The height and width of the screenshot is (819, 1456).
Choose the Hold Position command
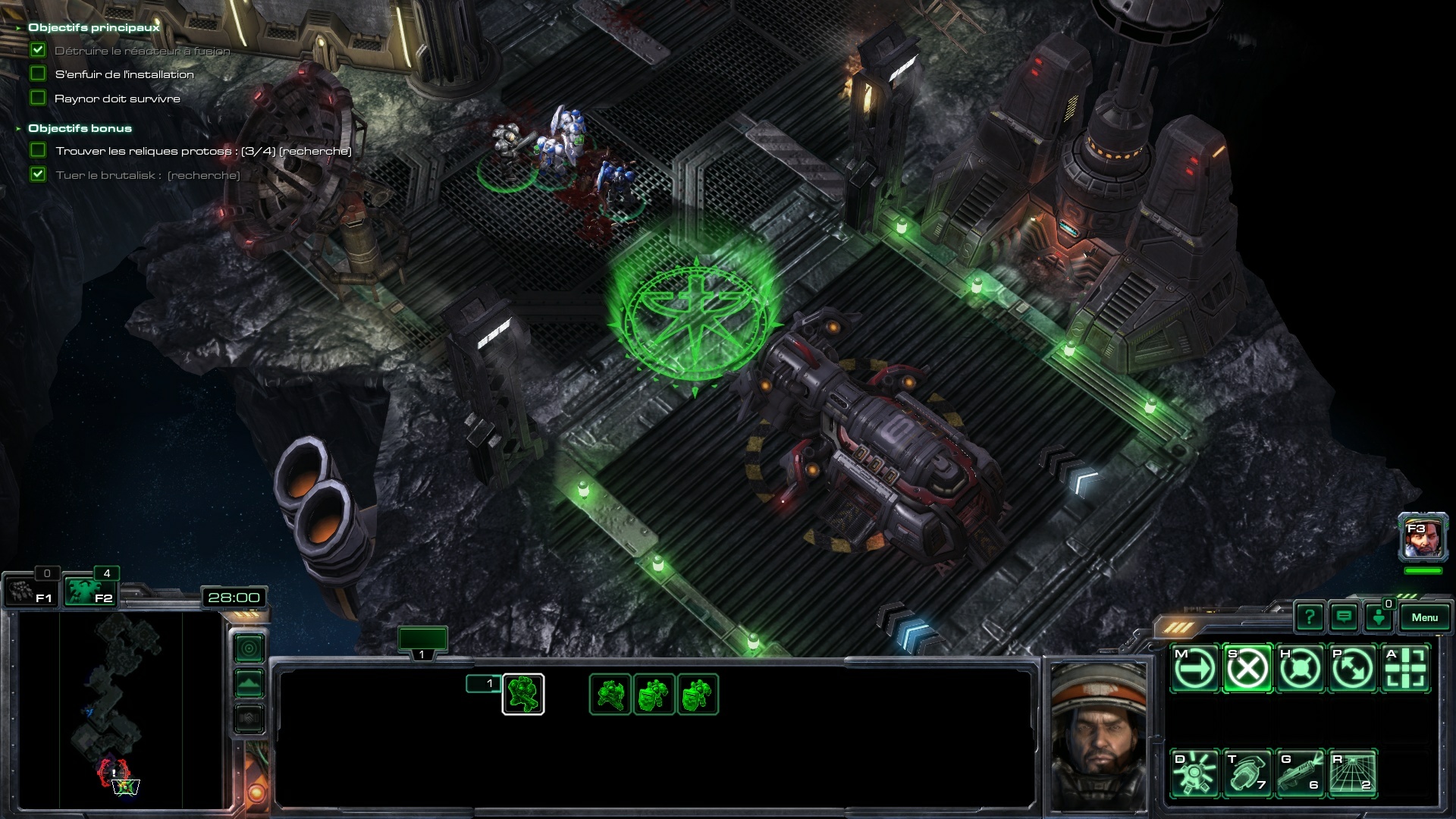point(1300,668)
